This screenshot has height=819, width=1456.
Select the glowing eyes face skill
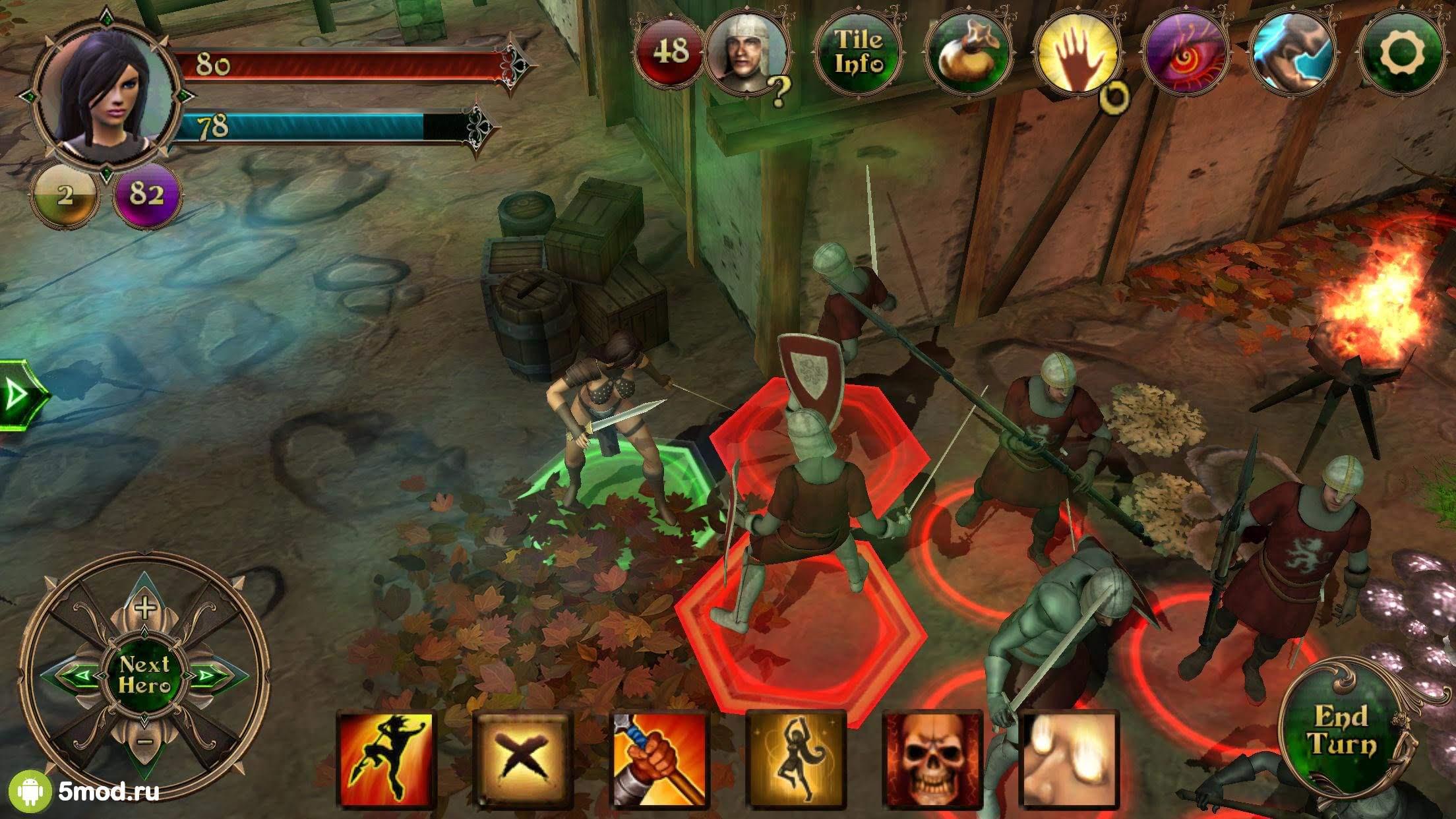click(1069, 760)
